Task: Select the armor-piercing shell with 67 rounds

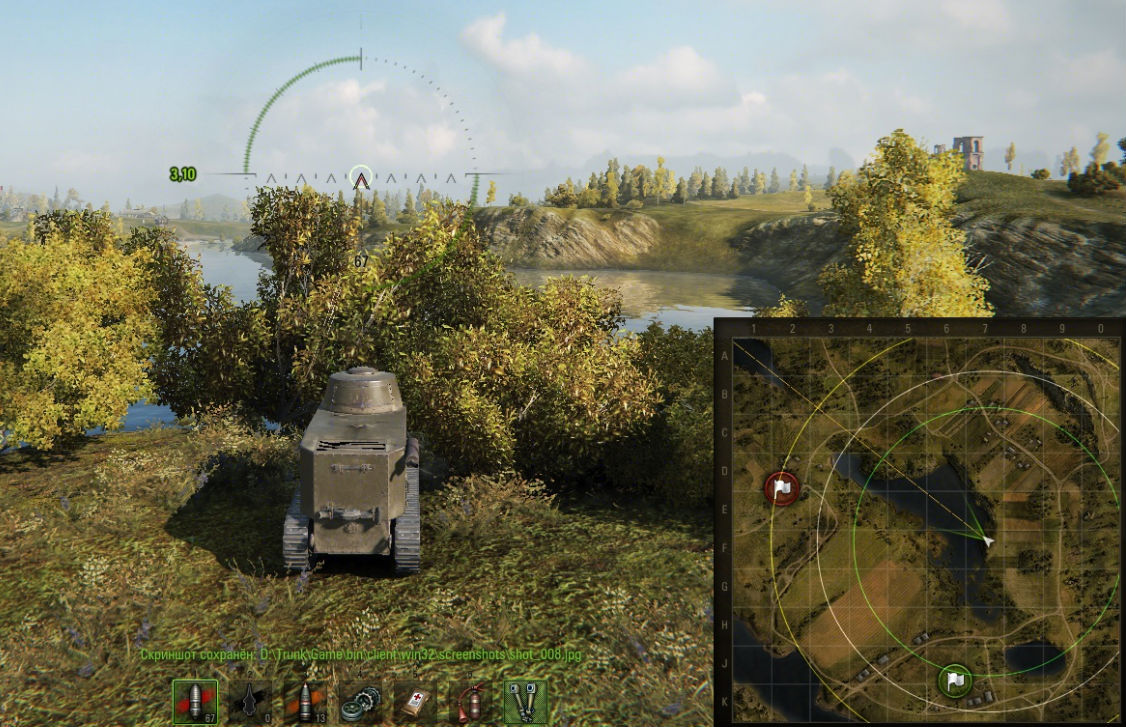Action: tap(195, 702)
